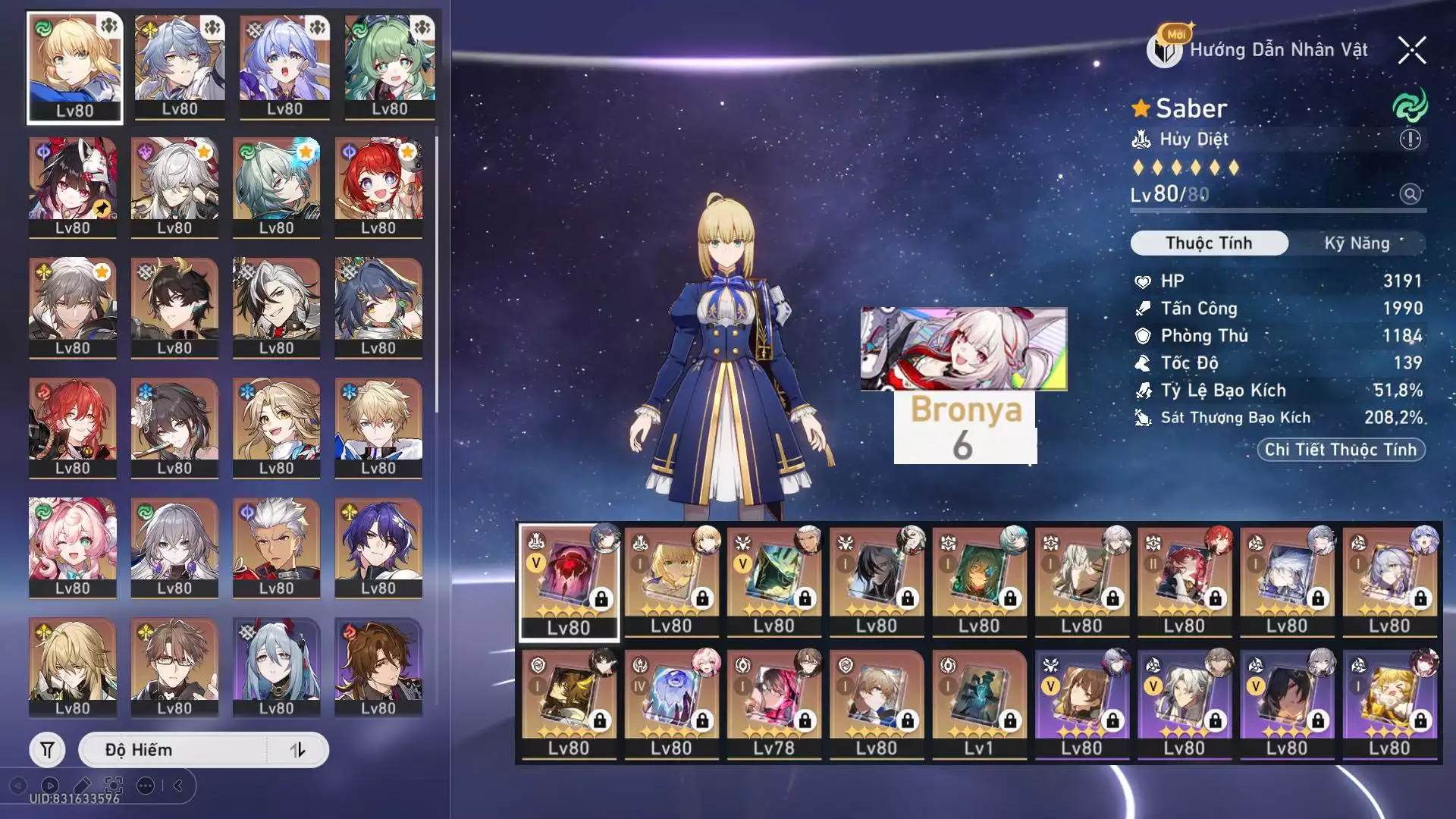Select the red-haired girl with star badge

tap(378, 187)
